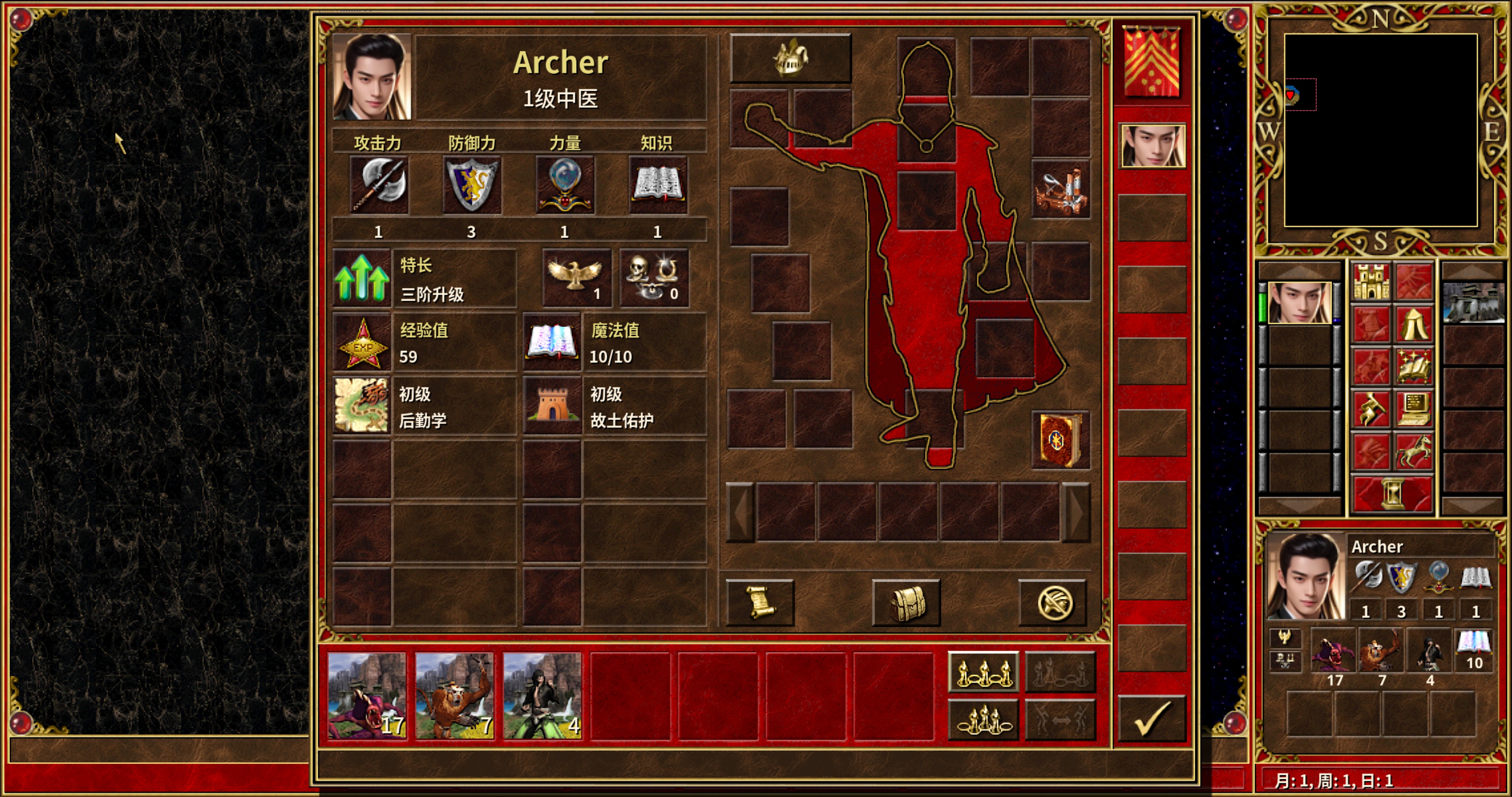The width and height of the screenshot is (1512, 797).
Task: Click the Defense shield icon
Action: pyautogui.click(x=471, y=185)
